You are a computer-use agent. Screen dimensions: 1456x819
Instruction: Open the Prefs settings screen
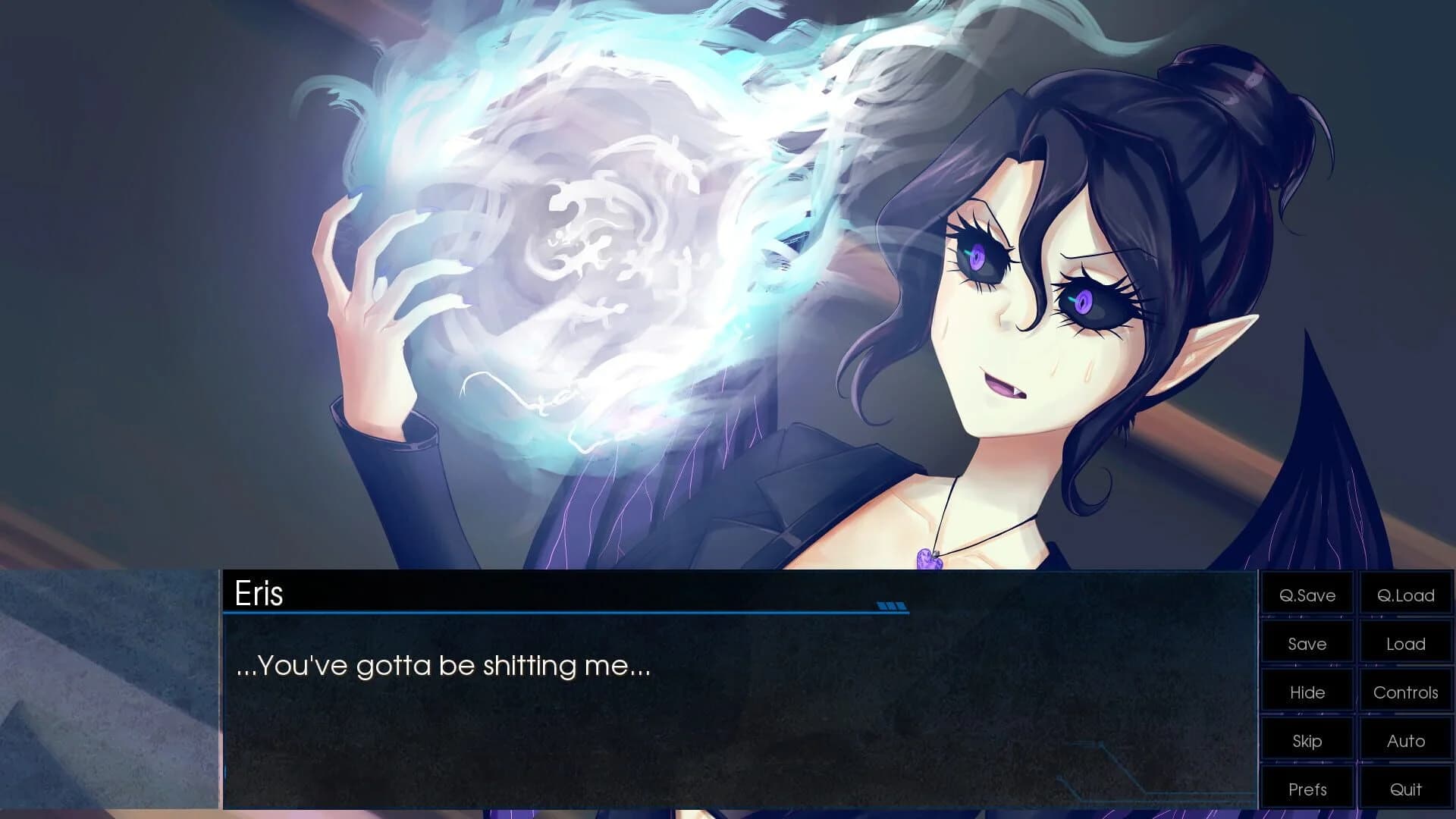coord(1307,789)
